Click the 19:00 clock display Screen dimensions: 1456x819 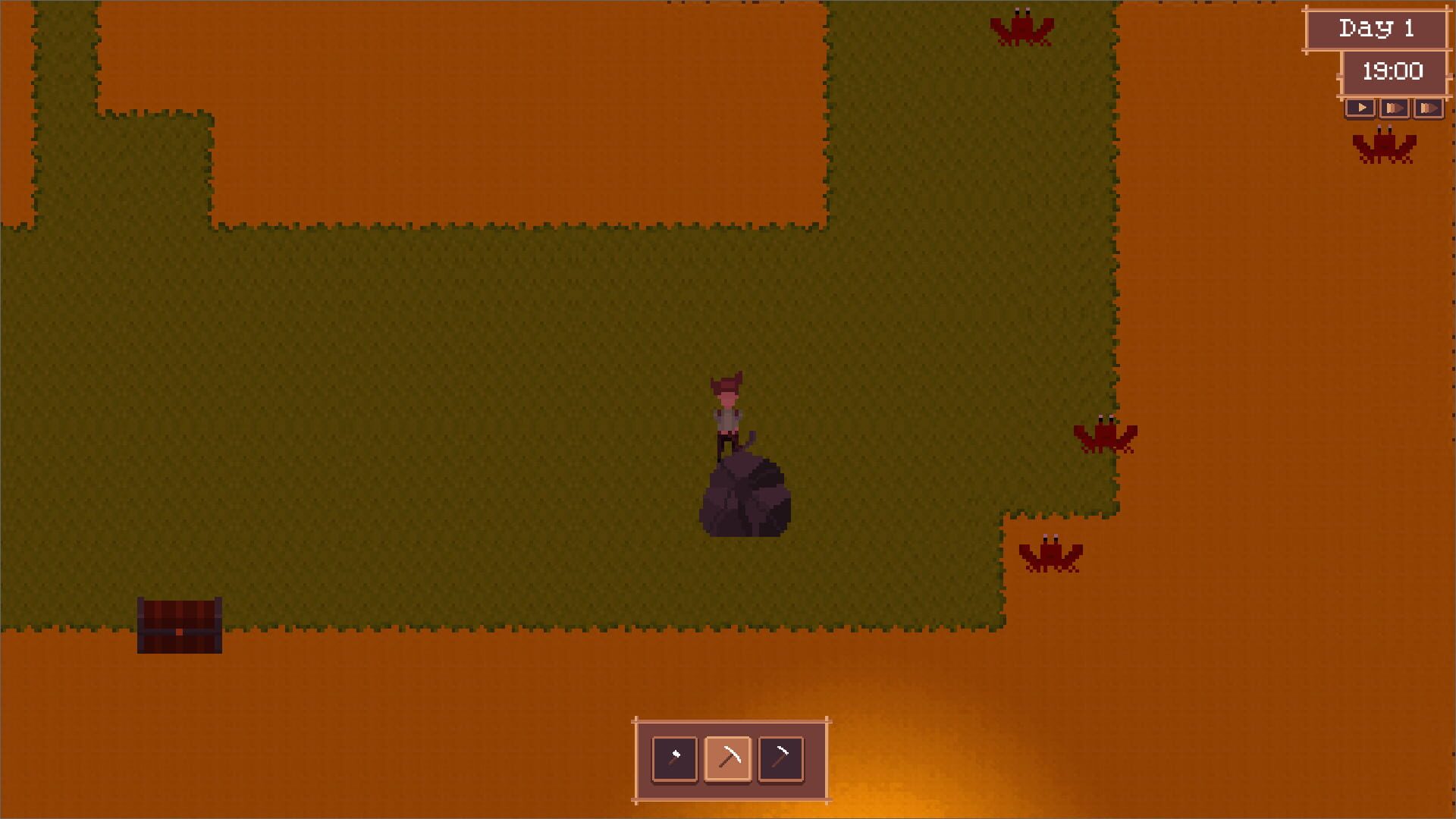1394,73
